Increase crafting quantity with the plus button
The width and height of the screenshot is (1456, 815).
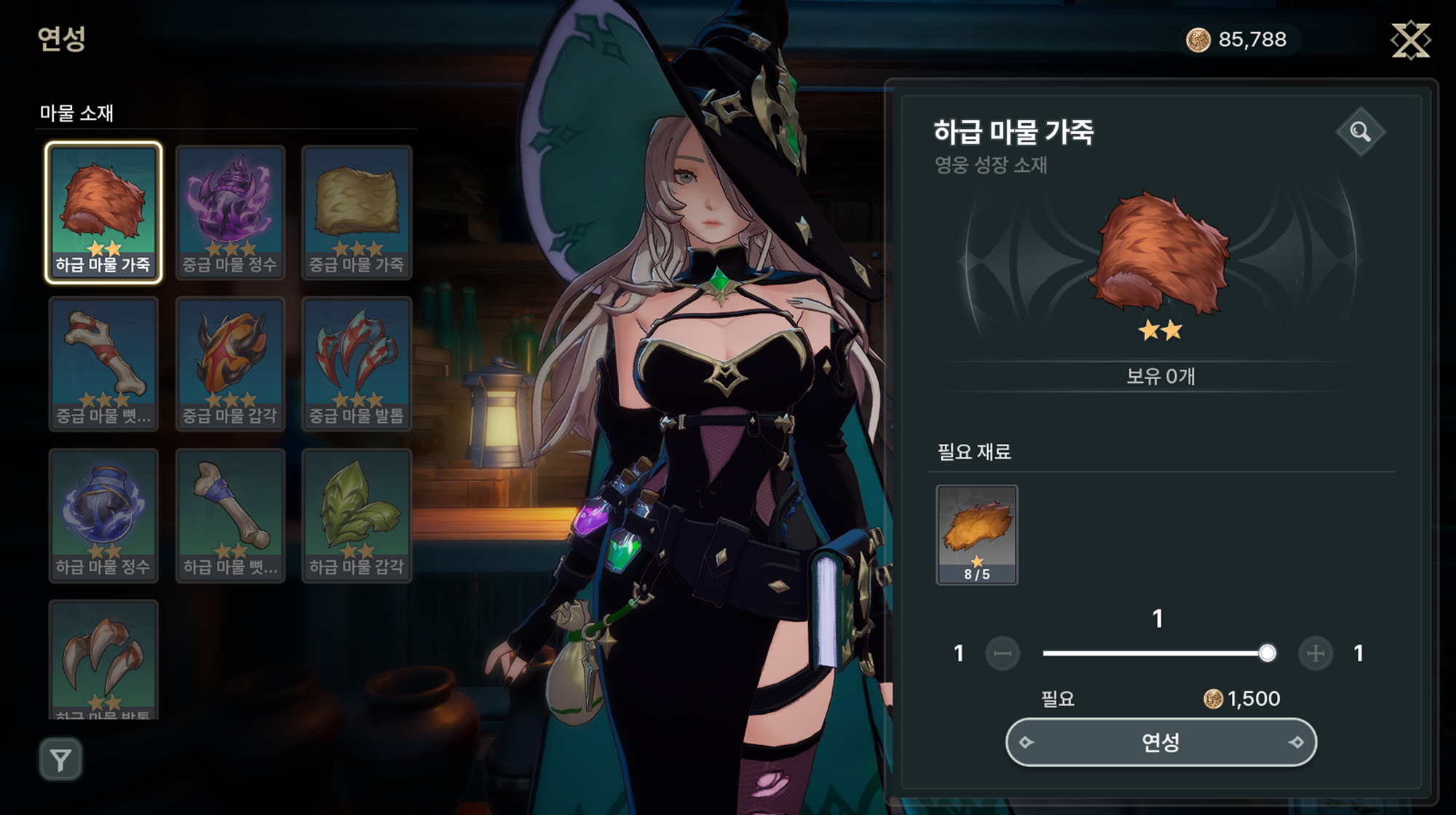[x=1315, y=653]
